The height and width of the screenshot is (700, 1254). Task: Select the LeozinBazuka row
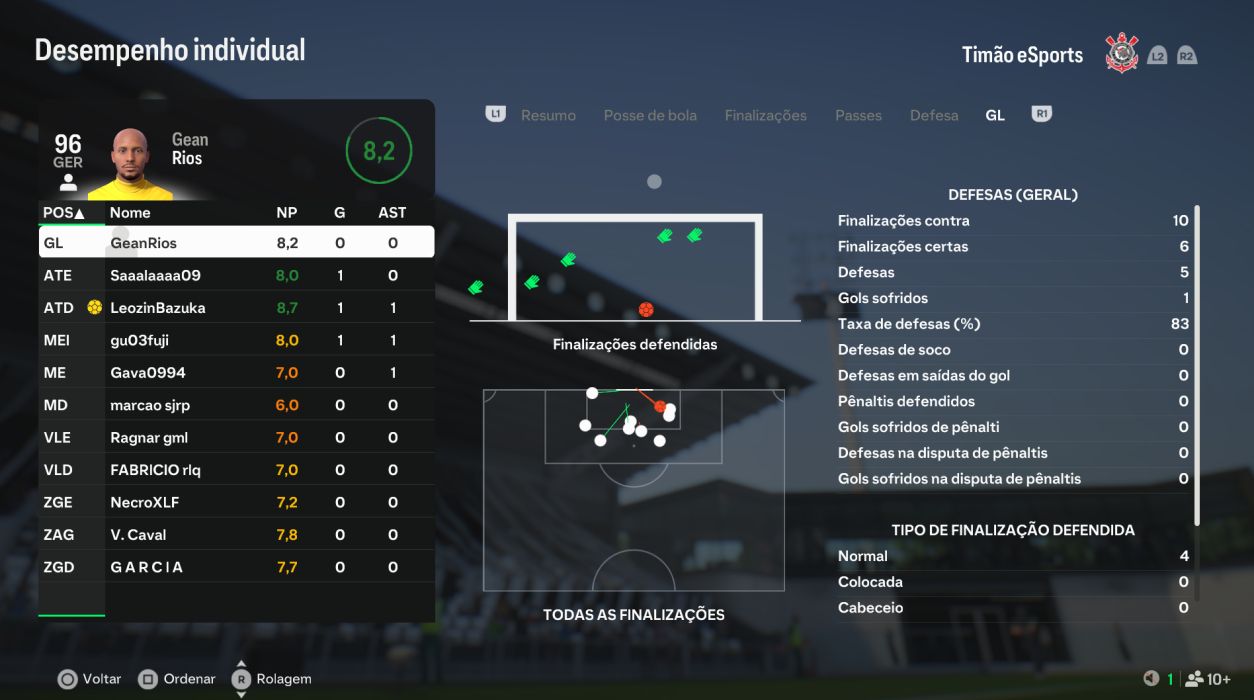[x=236, y=308]
